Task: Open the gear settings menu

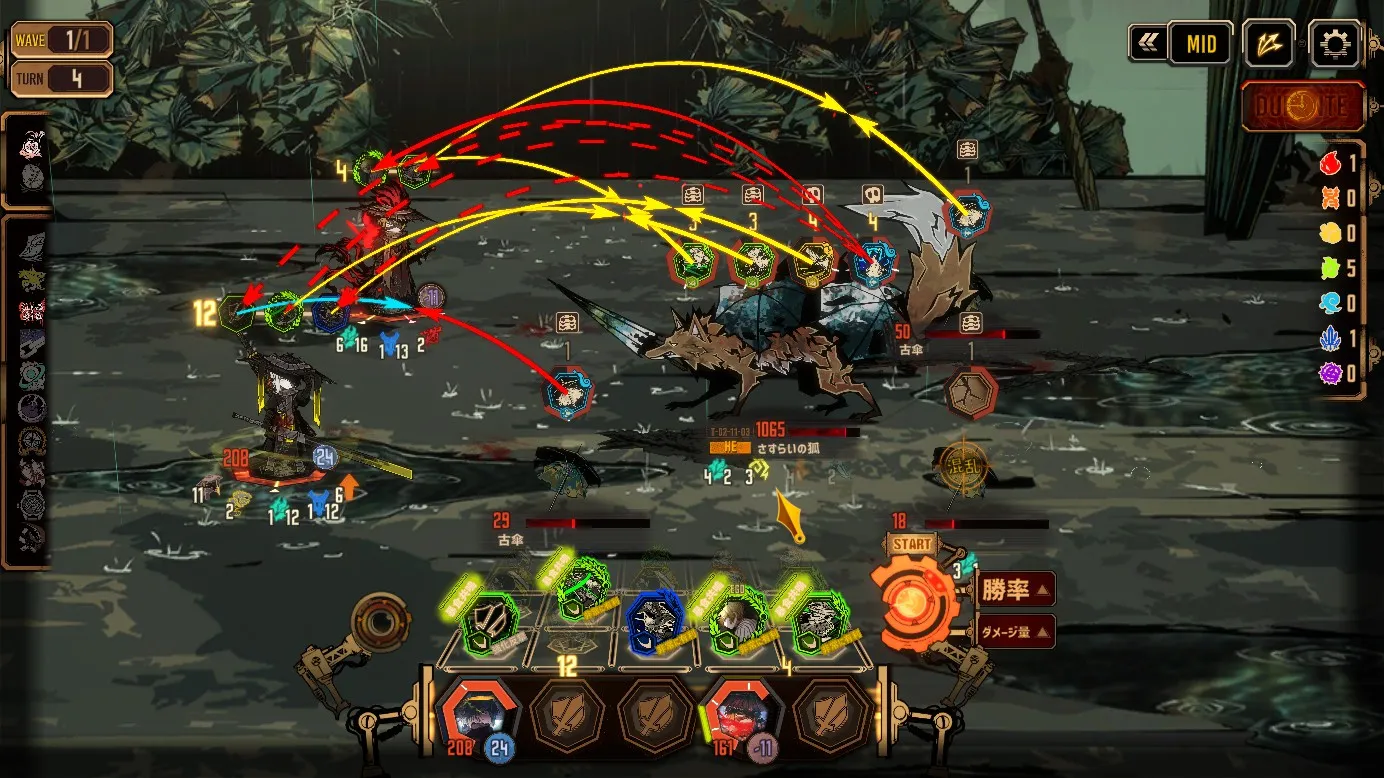Action: coord(1334,44)
